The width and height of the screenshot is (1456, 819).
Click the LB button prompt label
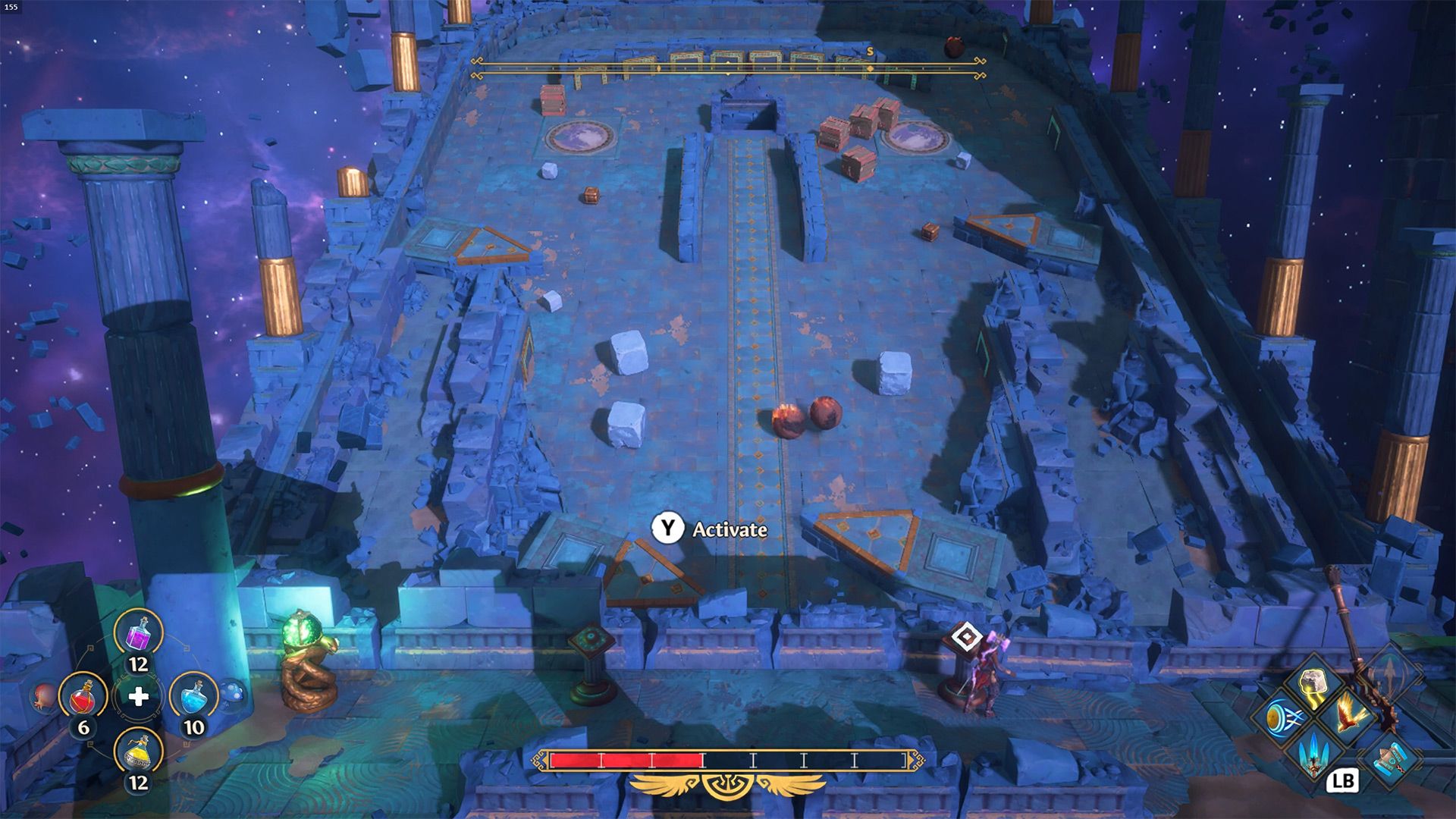click(x=1344, y=782)
